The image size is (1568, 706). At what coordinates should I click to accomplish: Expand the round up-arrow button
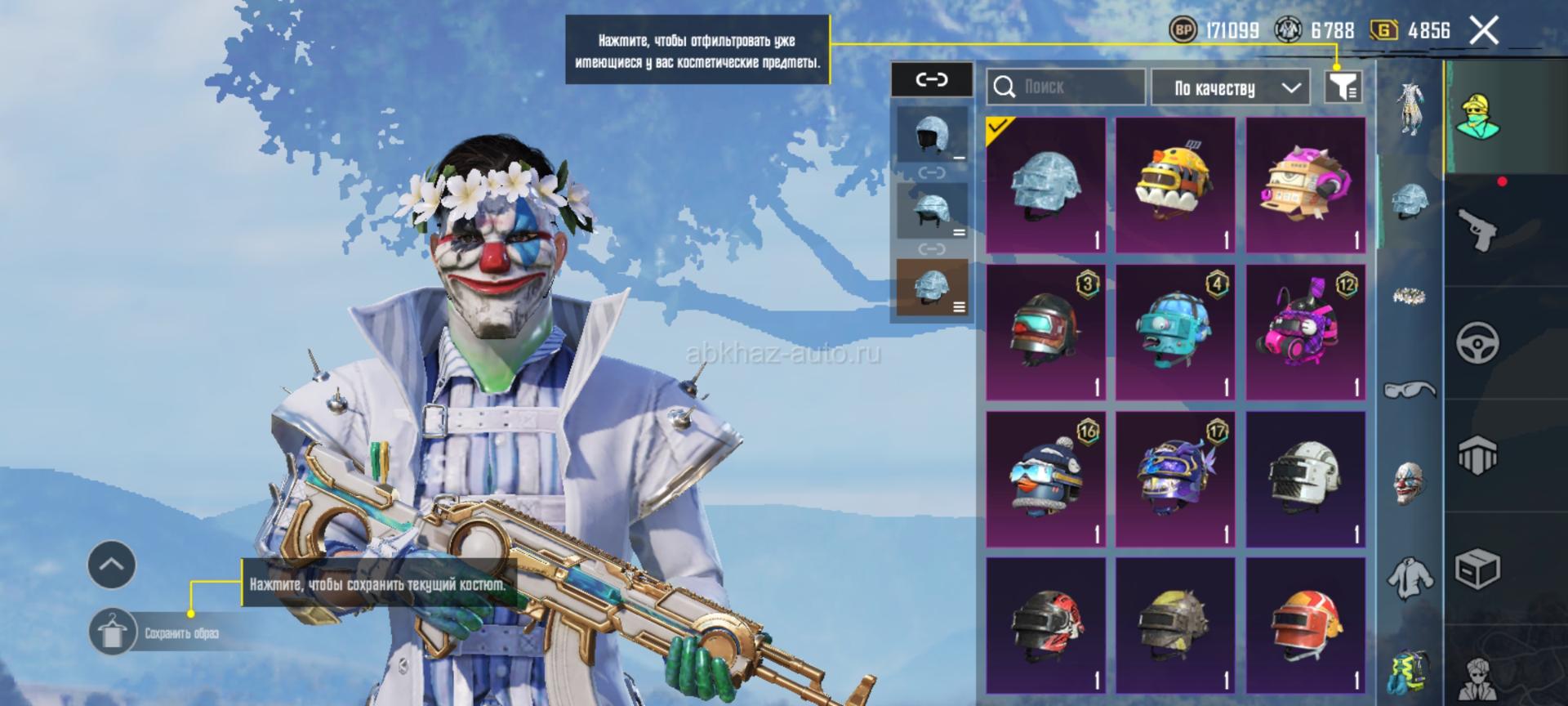[x=112, y=565]
